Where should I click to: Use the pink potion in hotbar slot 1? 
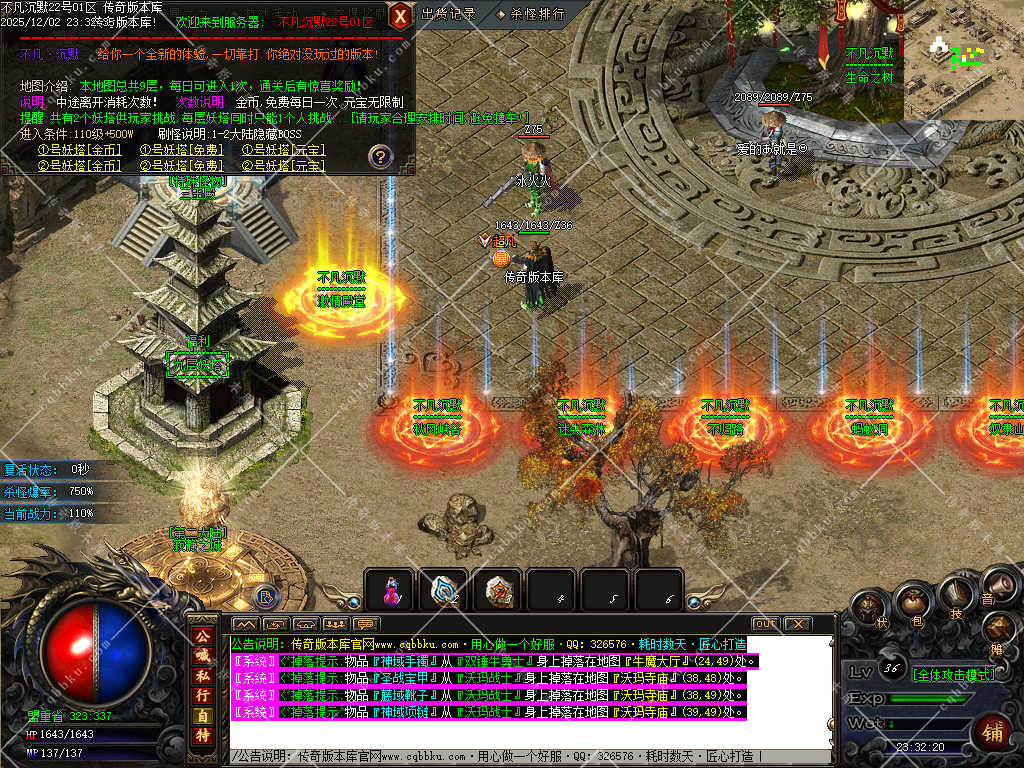tap(391, 592)
